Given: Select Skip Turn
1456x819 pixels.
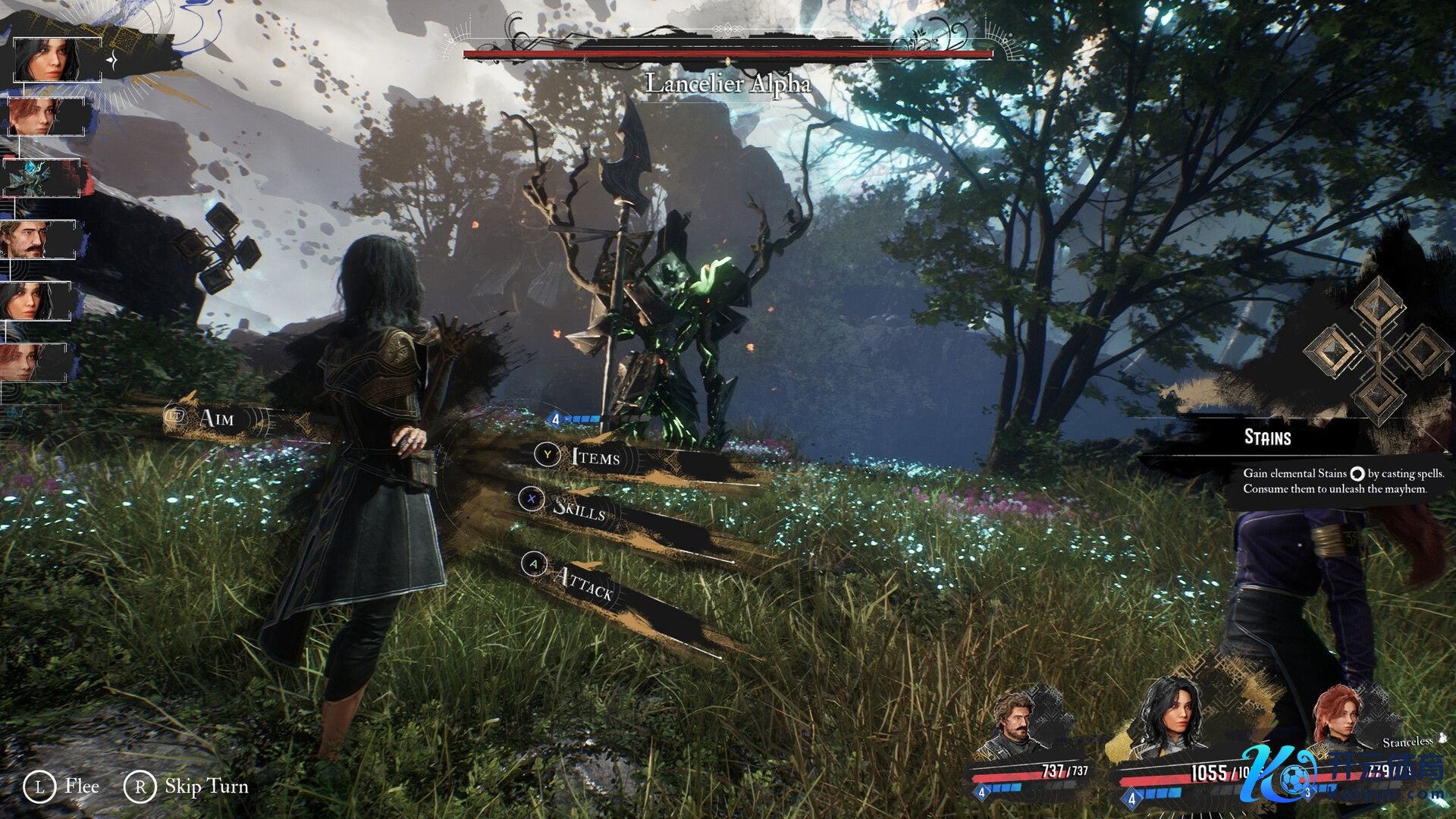Looking at the screenshot, I should point(206,786).
